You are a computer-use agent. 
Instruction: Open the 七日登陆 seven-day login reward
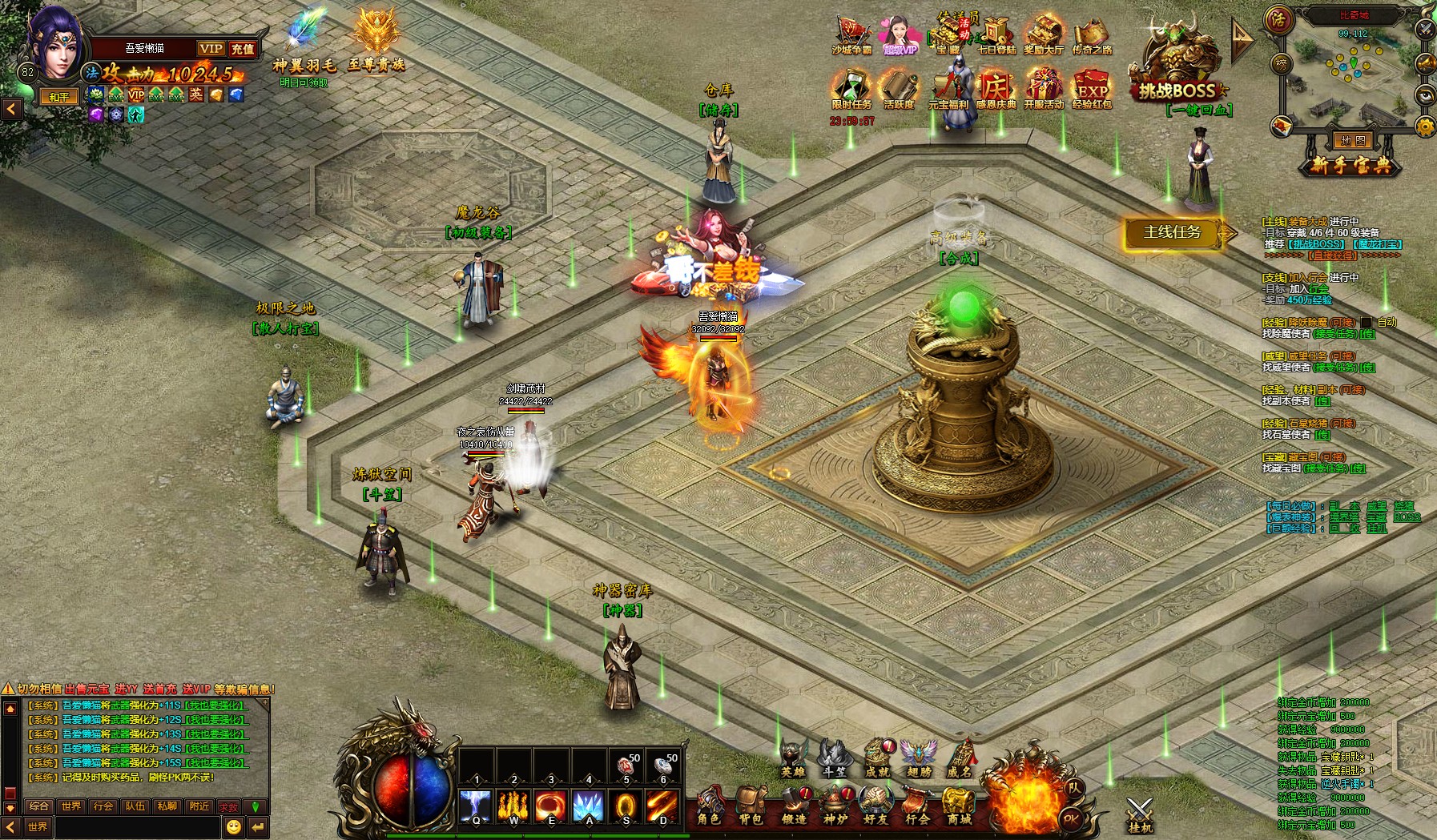996,37
